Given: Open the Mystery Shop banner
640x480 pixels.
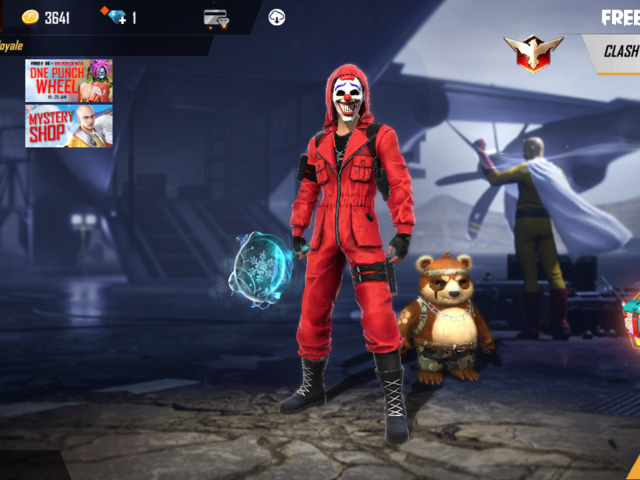Looking at the screenshot, I should pos(69,125).
